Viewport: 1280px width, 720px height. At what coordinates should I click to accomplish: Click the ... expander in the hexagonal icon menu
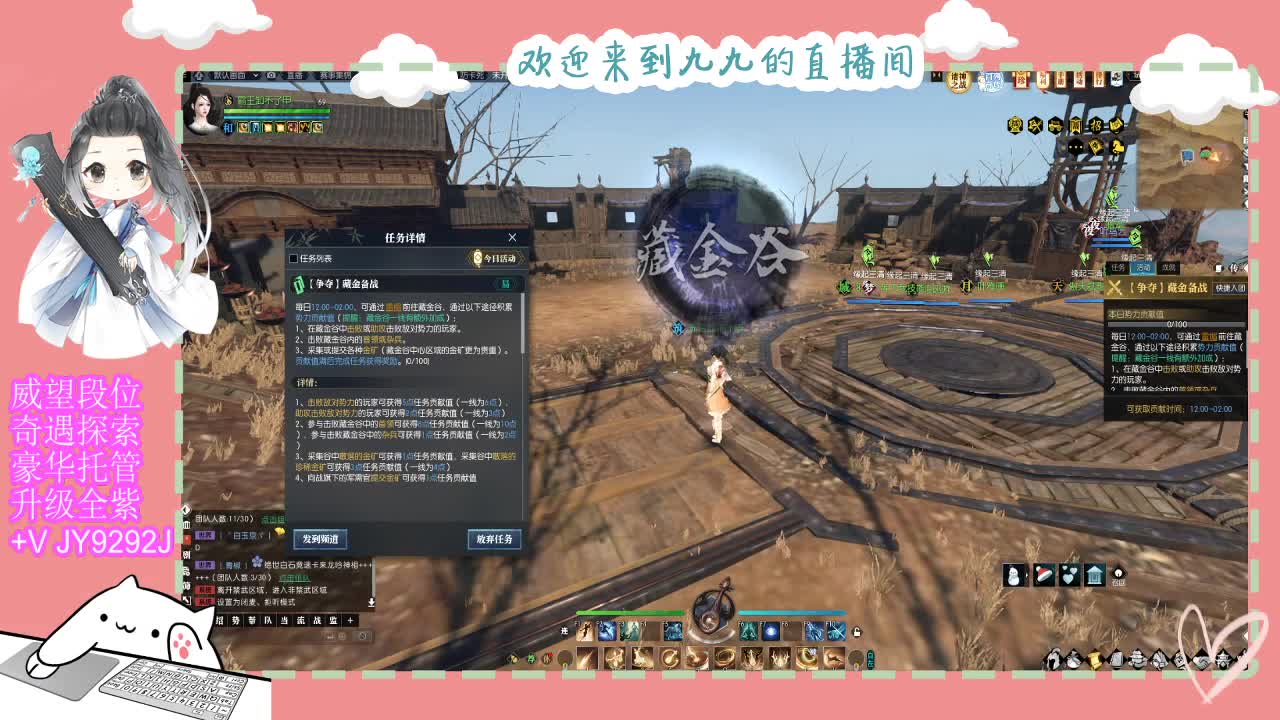(1074, 146)
